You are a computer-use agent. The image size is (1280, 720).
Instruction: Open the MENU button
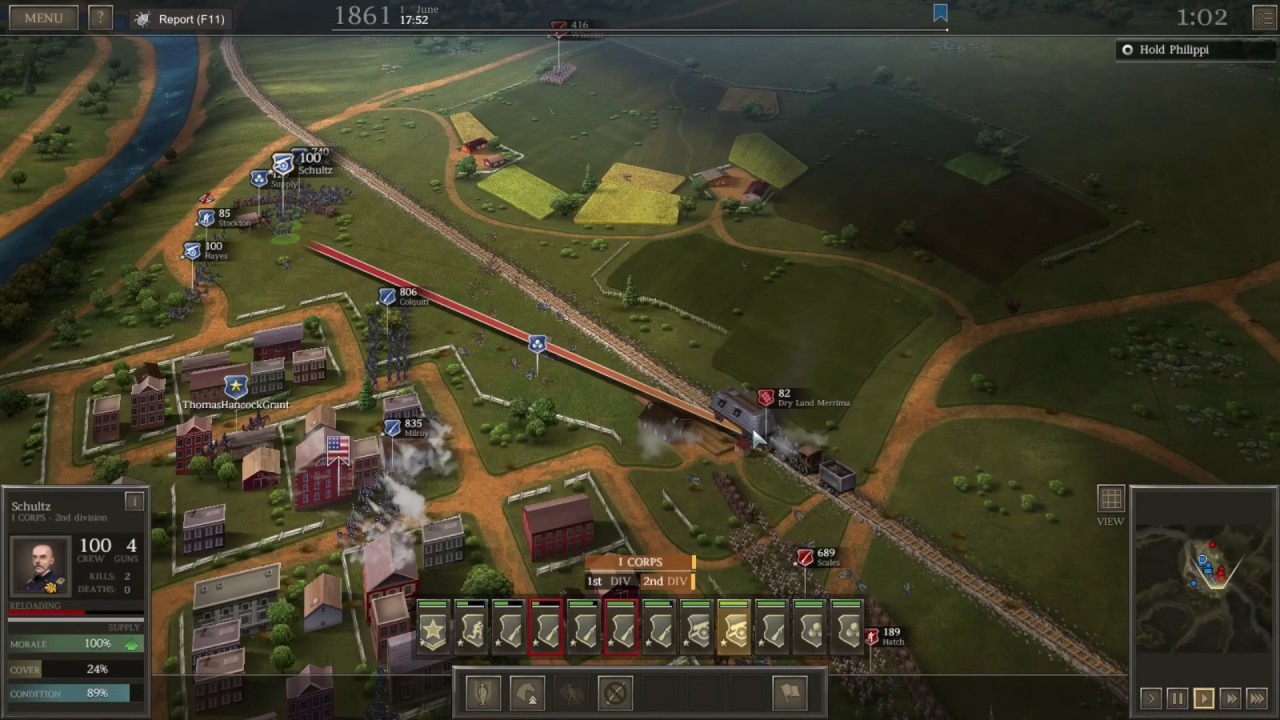click(x=43, y=18)
